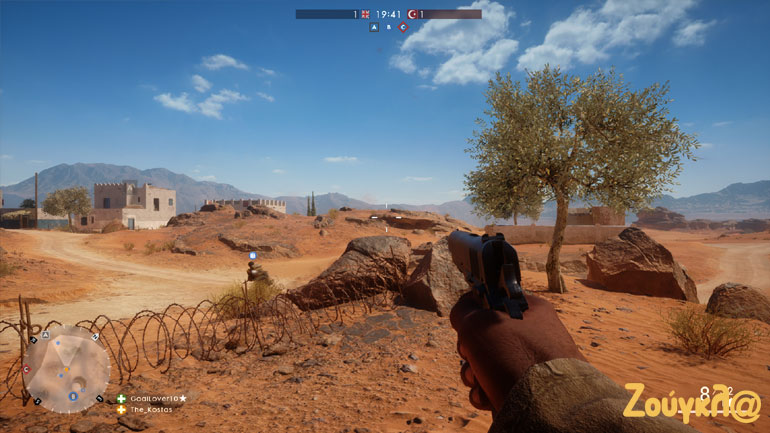Click the British team flag icon
The width and height of the screenshot is (770, 433).
365,14
